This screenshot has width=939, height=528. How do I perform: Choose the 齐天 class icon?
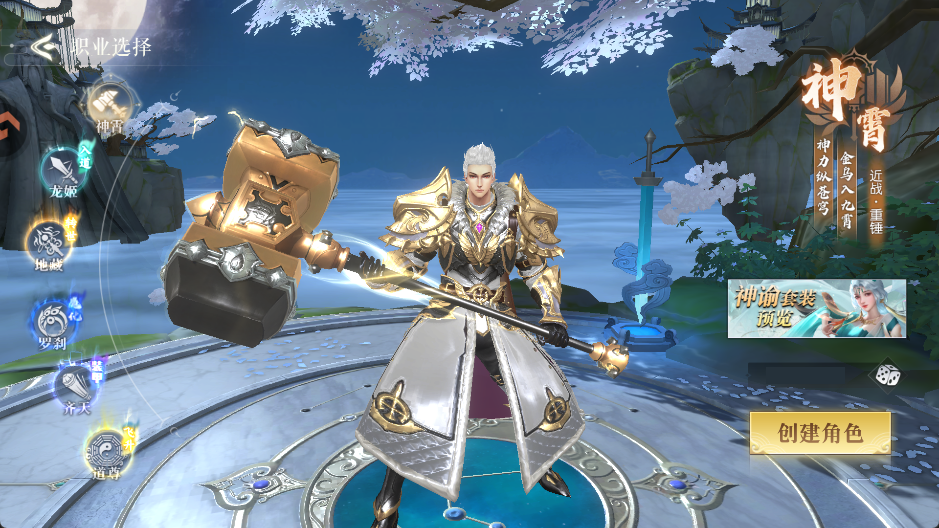point(73,383)
